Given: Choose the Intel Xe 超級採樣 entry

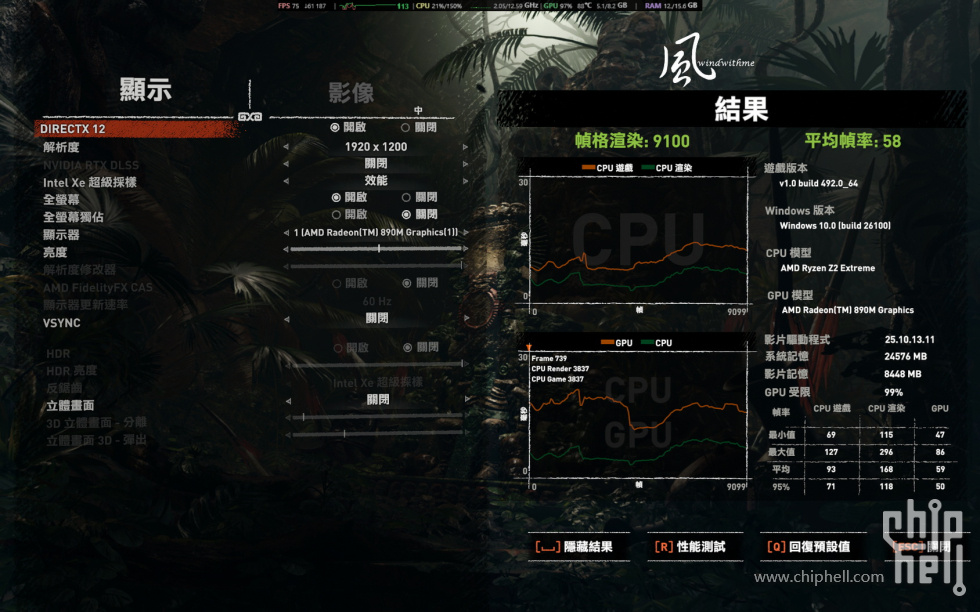Looking at the screenshot, I should point(90,182).
